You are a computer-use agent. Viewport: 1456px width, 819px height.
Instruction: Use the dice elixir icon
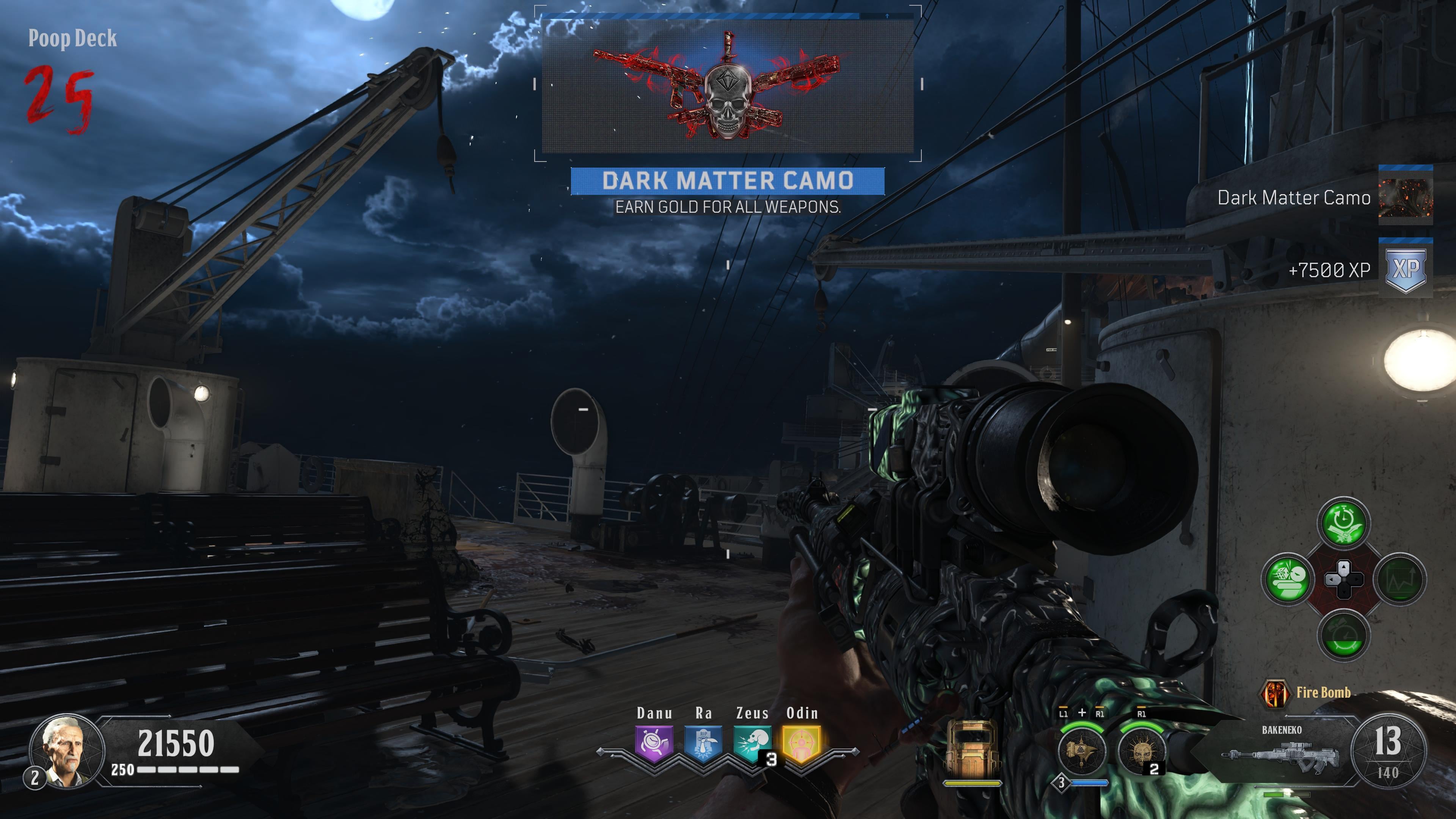coord(1288,579)
